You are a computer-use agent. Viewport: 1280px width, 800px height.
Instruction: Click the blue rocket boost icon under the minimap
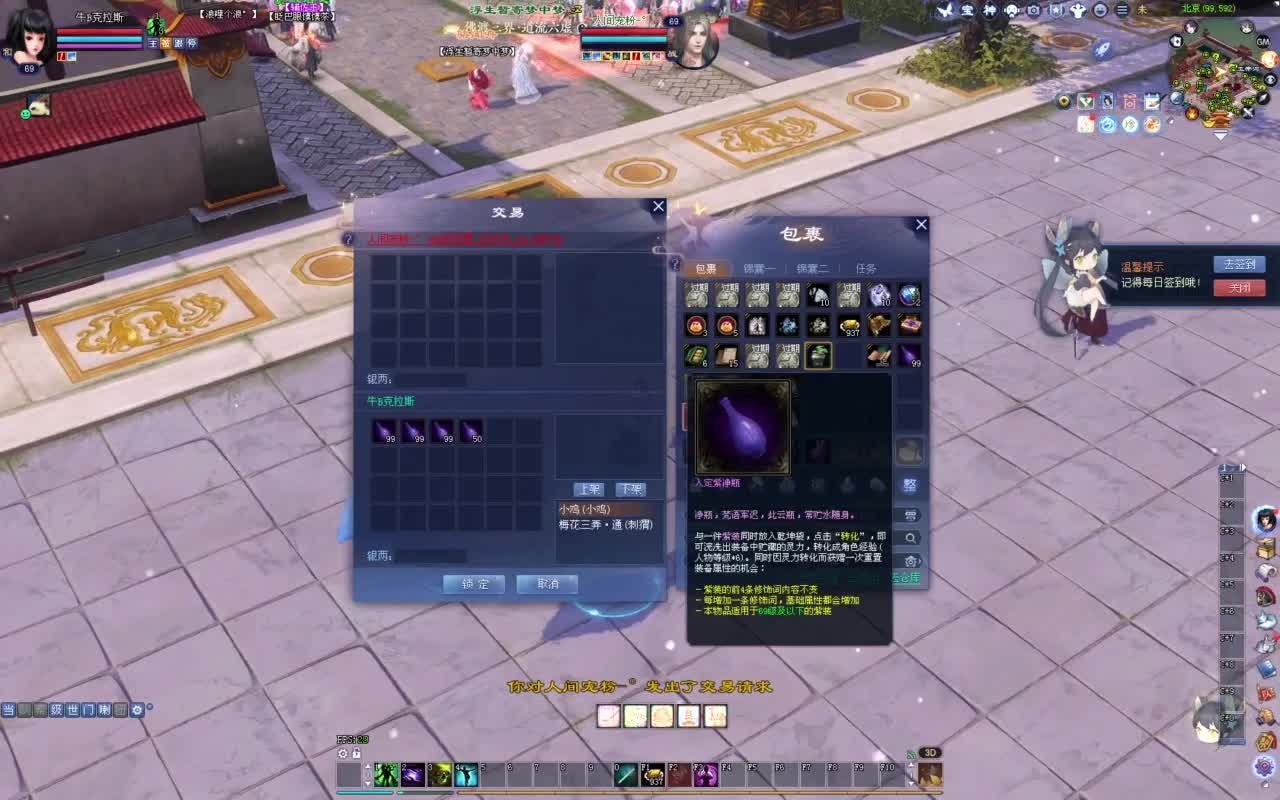point(1106,124)
